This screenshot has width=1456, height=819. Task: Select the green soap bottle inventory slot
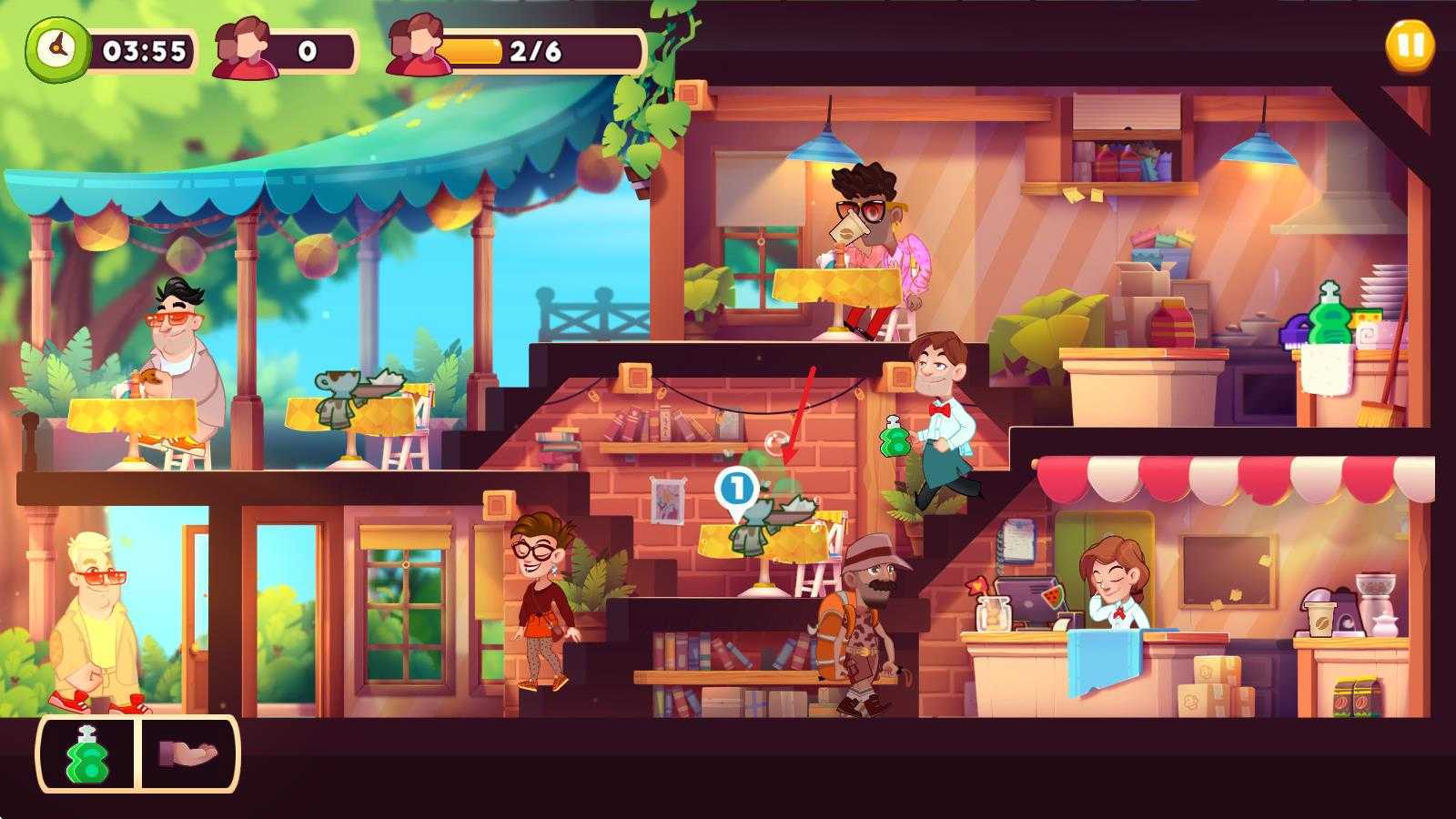87,754
